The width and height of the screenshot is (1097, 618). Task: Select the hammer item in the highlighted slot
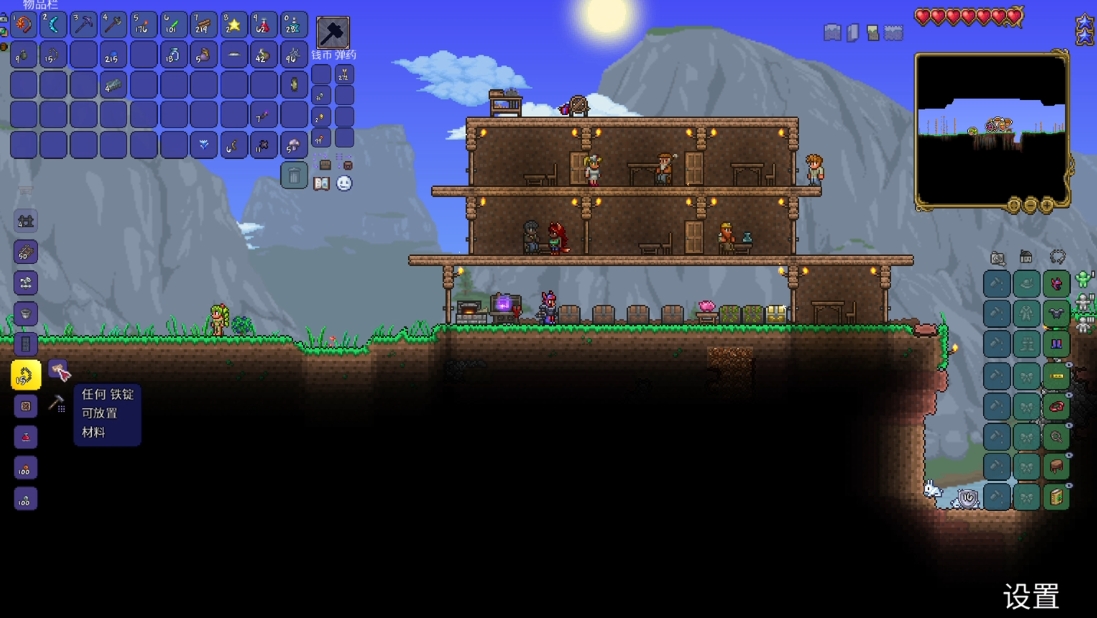(333, 32)
